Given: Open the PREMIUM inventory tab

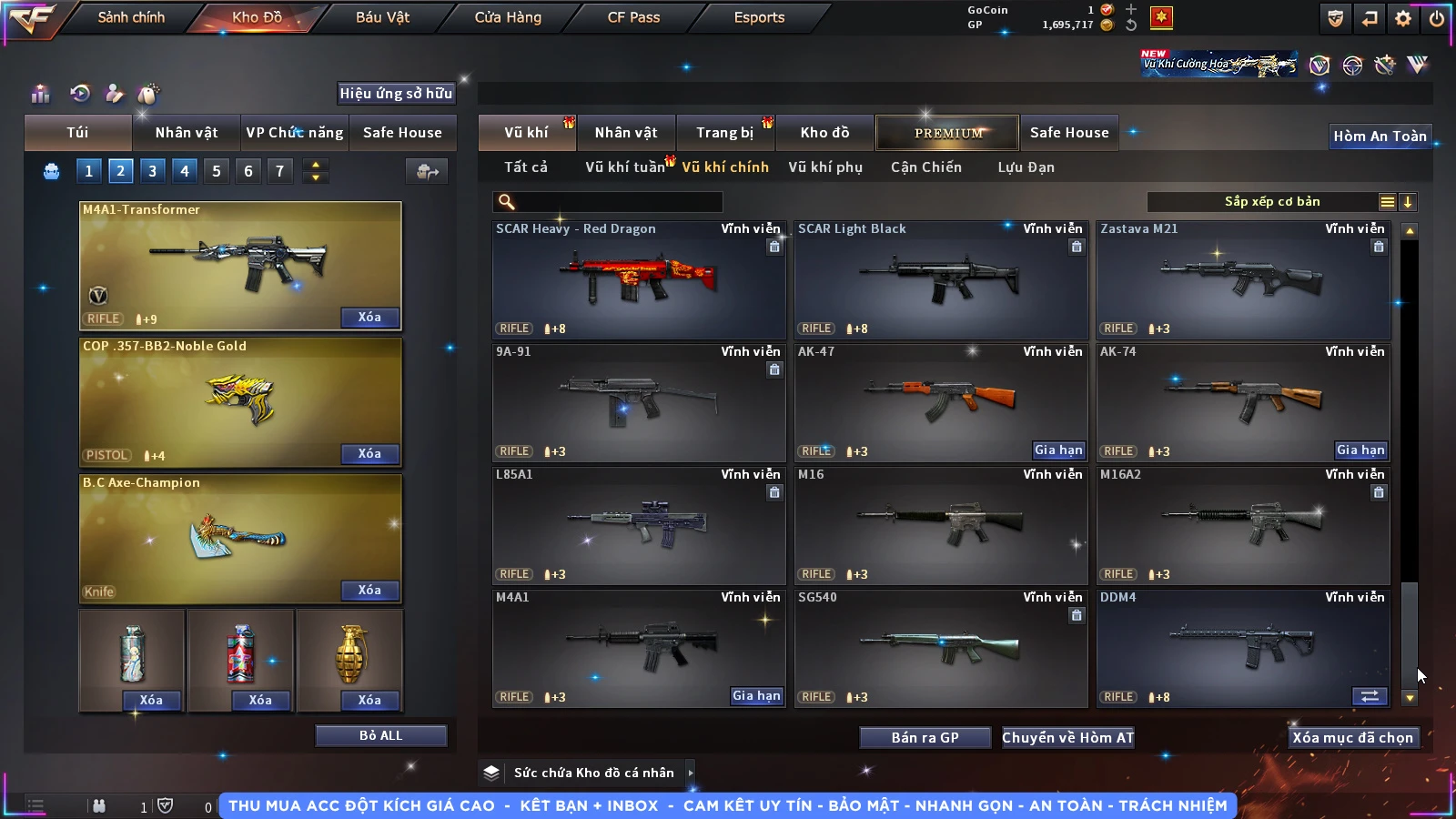Looking at the screenshot, I should pyautogui.click(x=947, y=133).
